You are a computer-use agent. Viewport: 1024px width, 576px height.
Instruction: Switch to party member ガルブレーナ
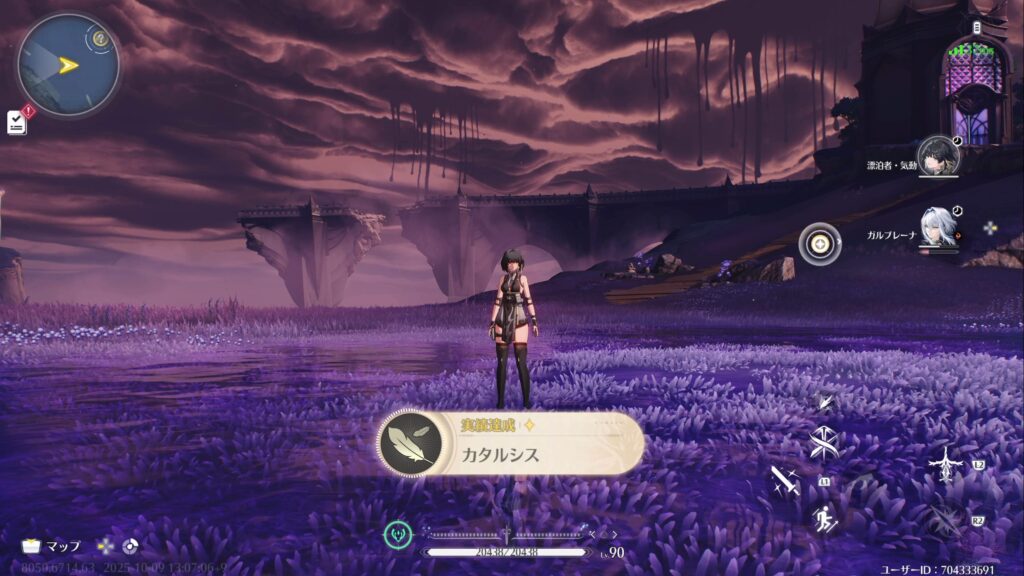pyautogui.click(x=938, y=231)
